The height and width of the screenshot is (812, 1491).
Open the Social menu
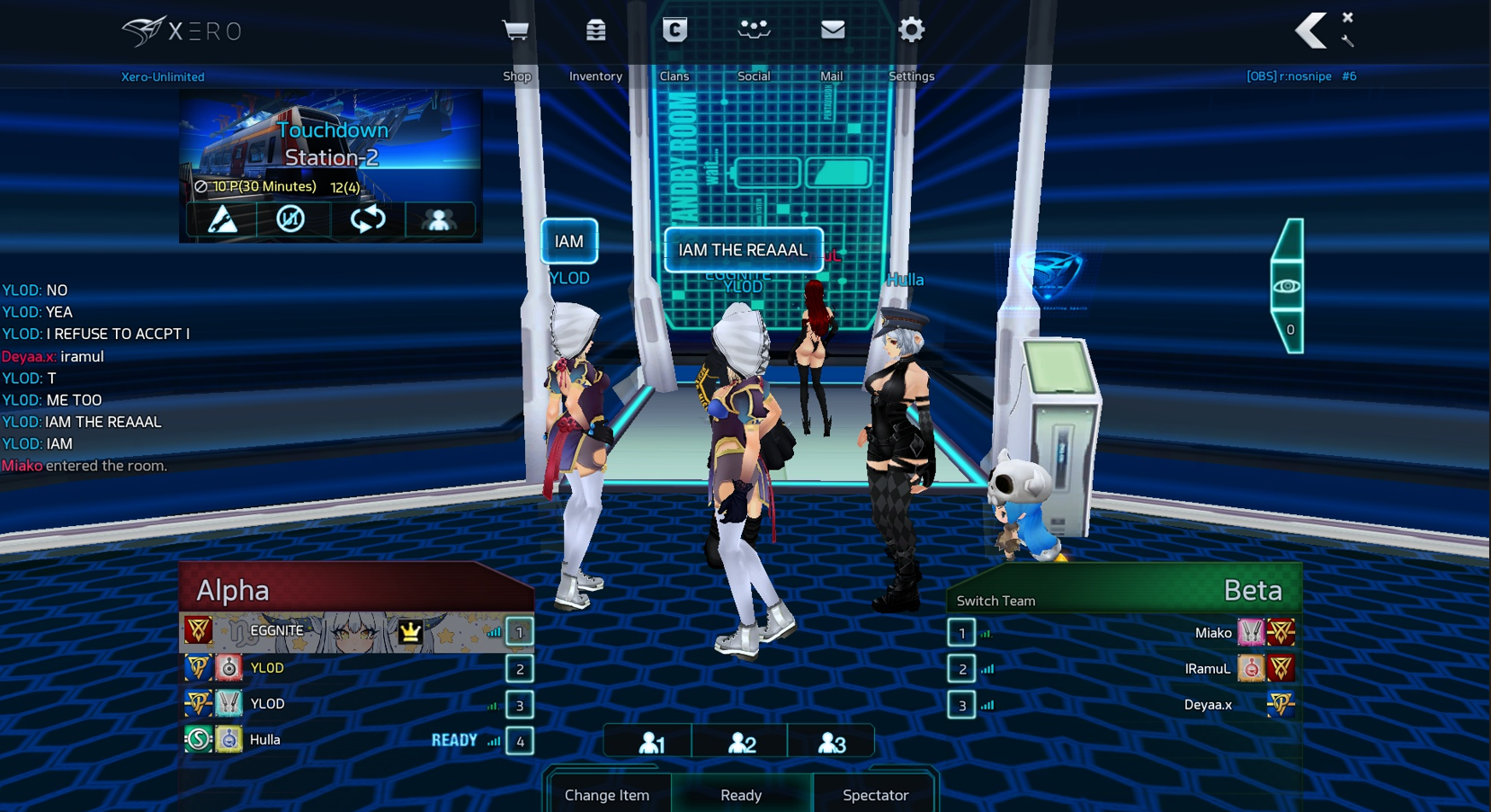[x=754, y=31]
